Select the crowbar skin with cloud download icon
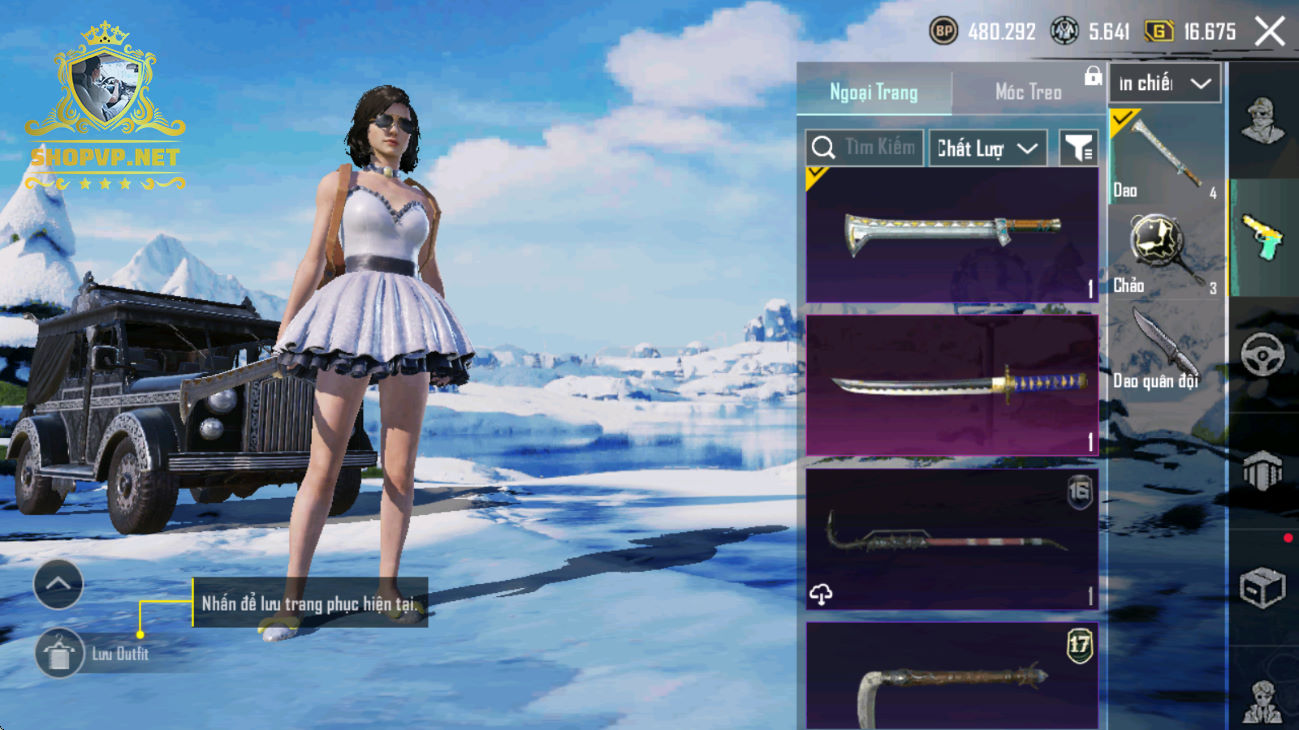The height and width of the screenshot is (730, 1299). click(951, 540)
